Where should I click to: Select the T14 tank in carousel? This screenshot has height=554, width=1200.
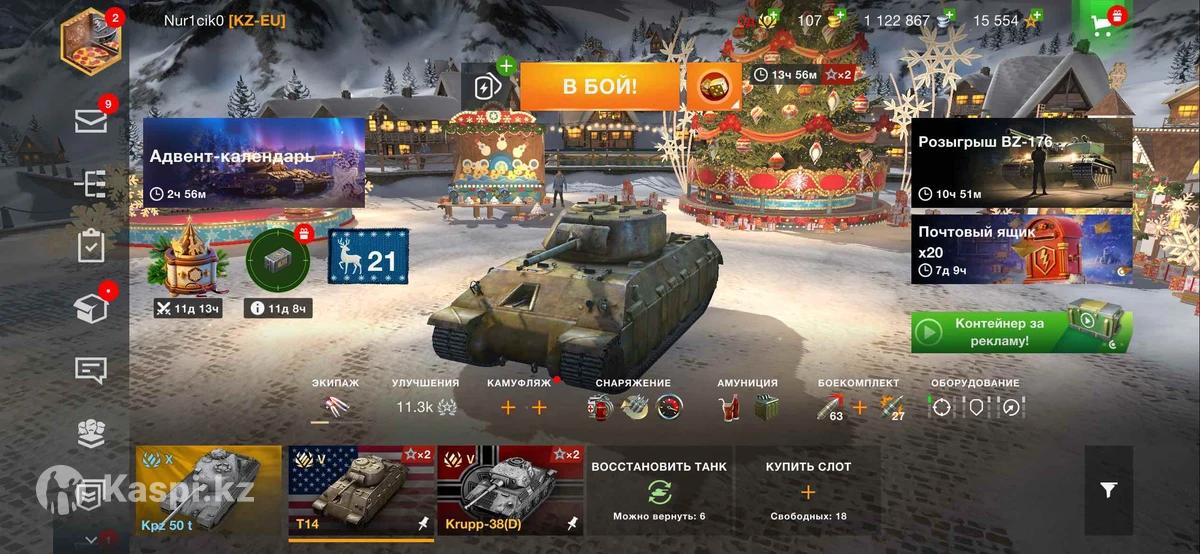(x=361, y=490)
